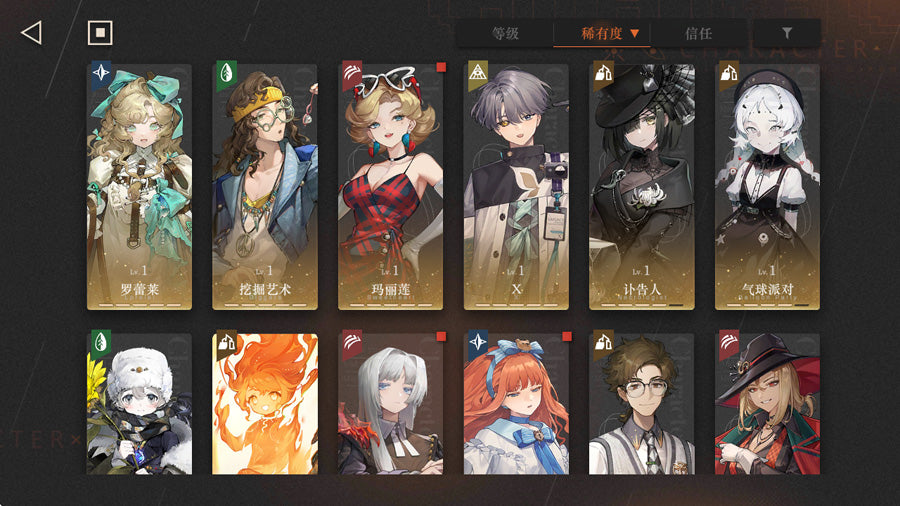
Task: Select the fur-hat child character card
Action: [x=139, y=403]
